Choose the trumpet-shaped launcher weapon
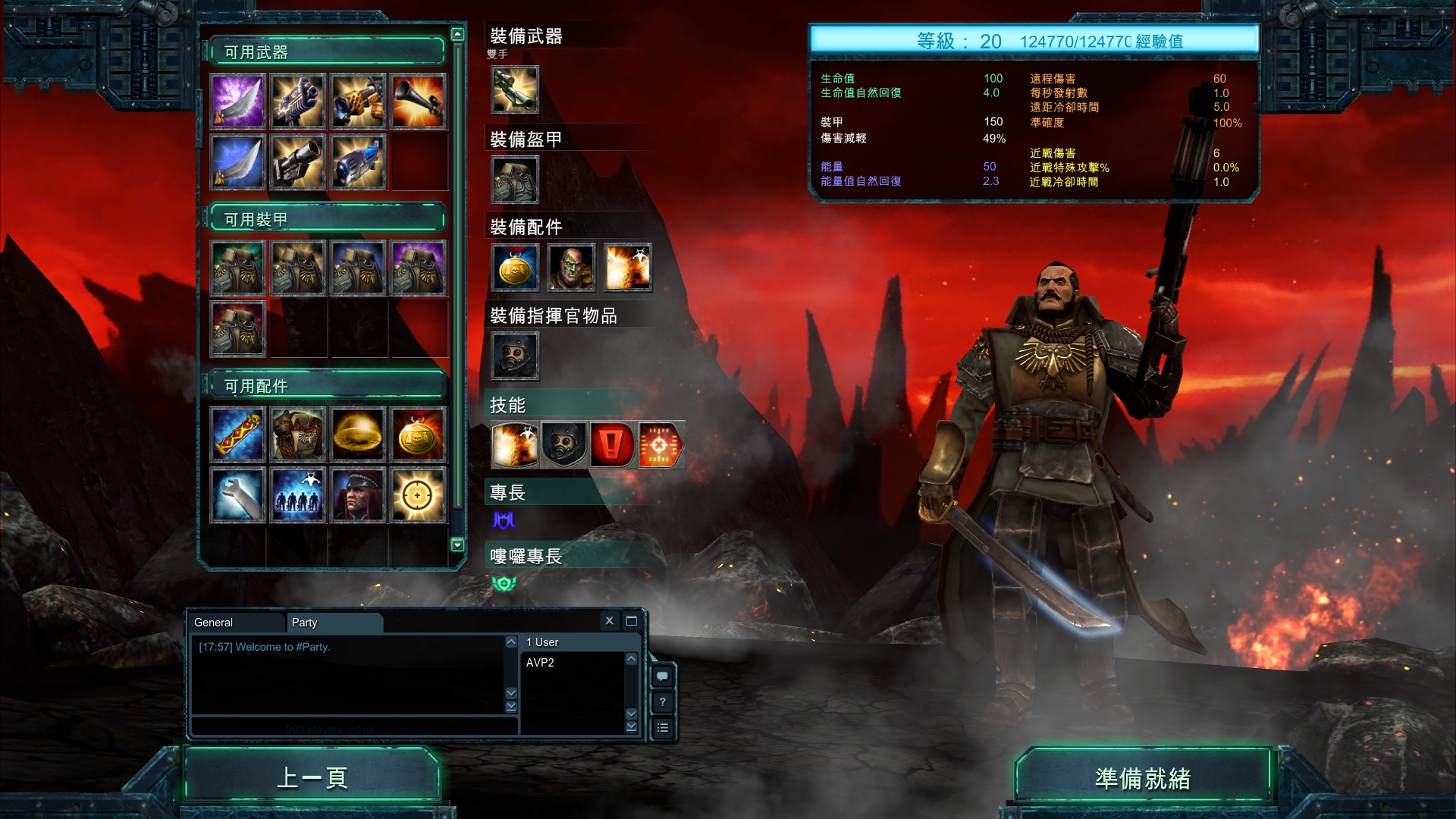Image resolution: width=1456 pixels, height=819 pixels. coord(418,101)
